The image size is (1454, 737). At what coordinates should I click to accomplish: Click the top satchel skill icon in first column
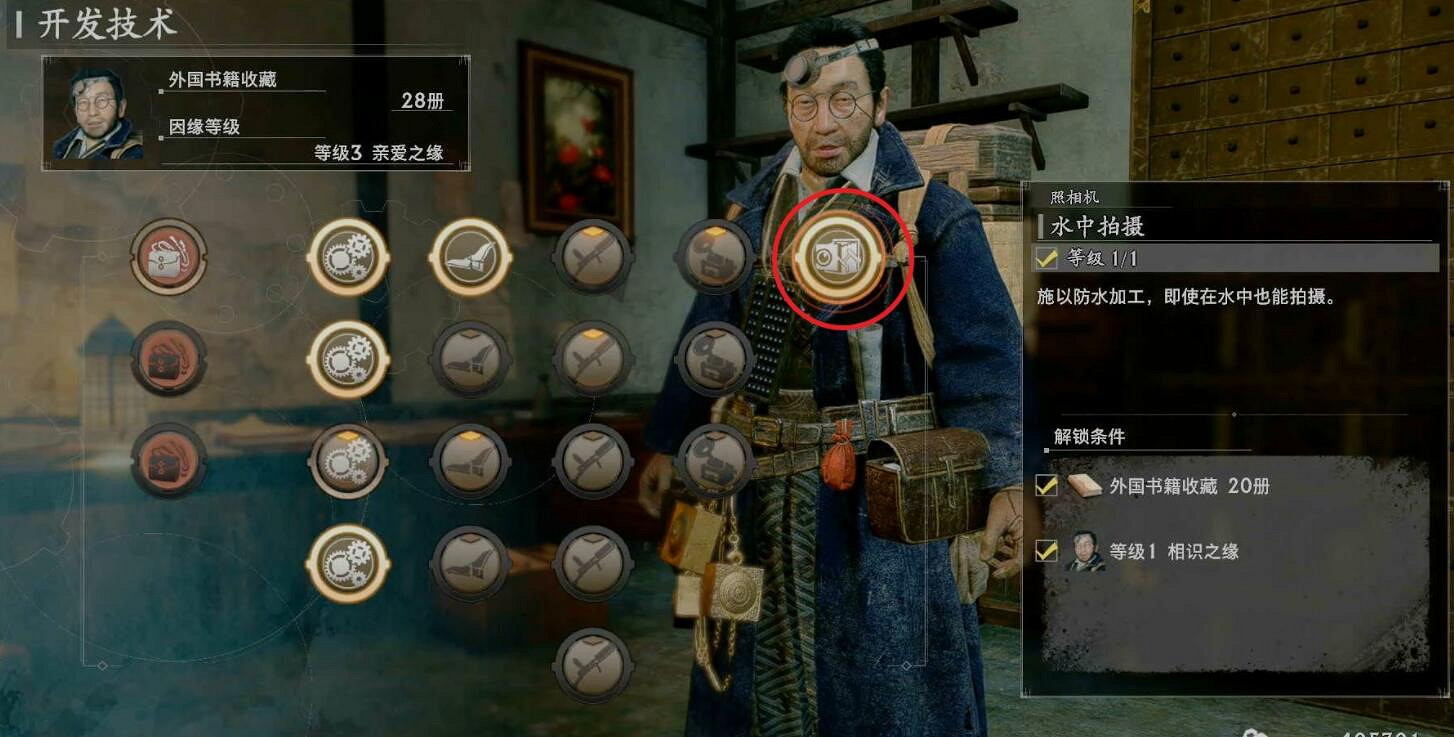(x=168, y=257)
